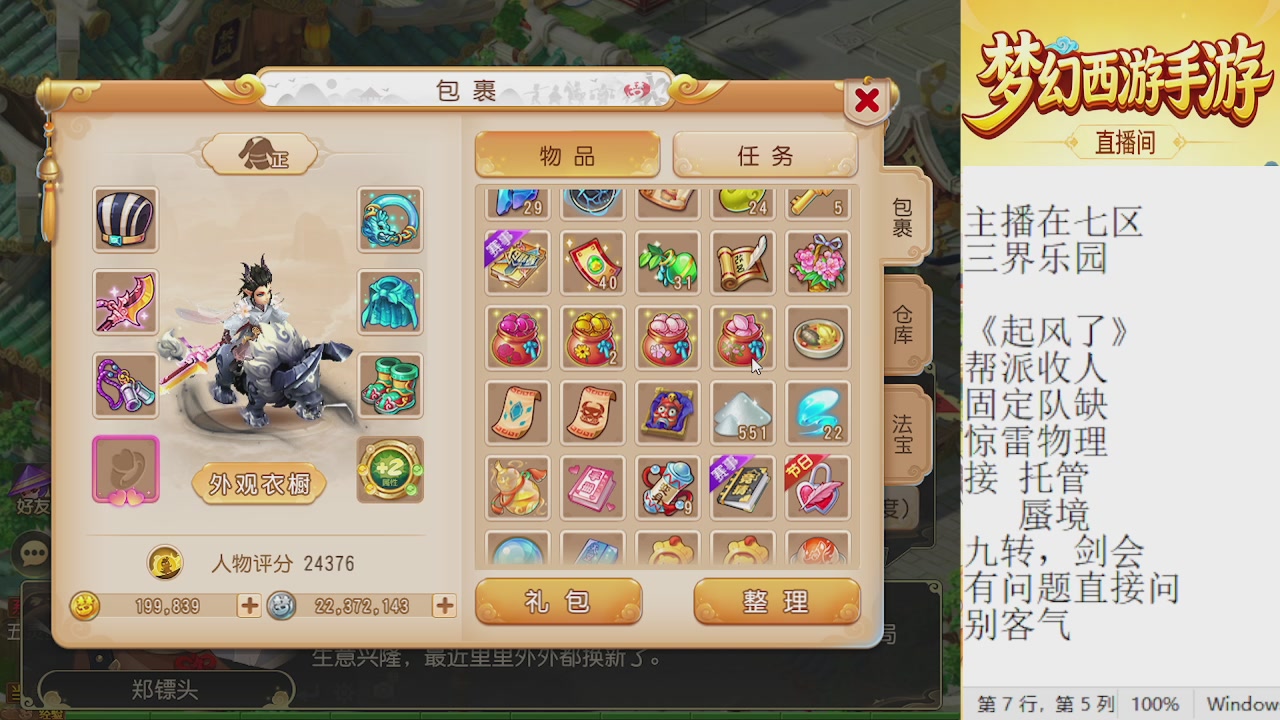The image size is (1280, 720).
Task: Select the crystal item stacked at 551
Action: pos(742,412)
